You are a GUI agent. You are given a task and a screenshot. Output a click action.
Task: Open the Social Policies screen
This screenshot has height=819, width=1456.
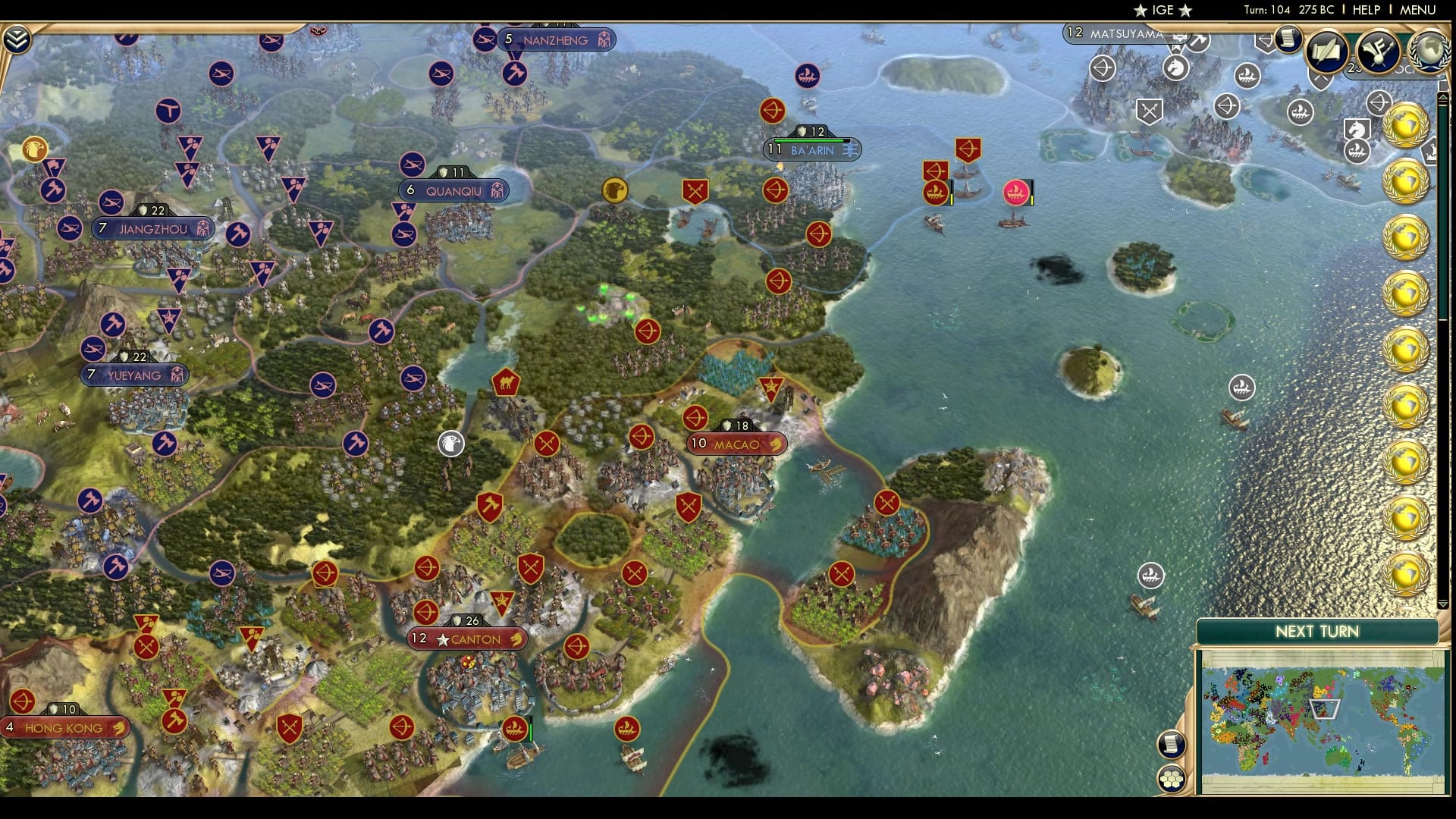click(1327, 52)
